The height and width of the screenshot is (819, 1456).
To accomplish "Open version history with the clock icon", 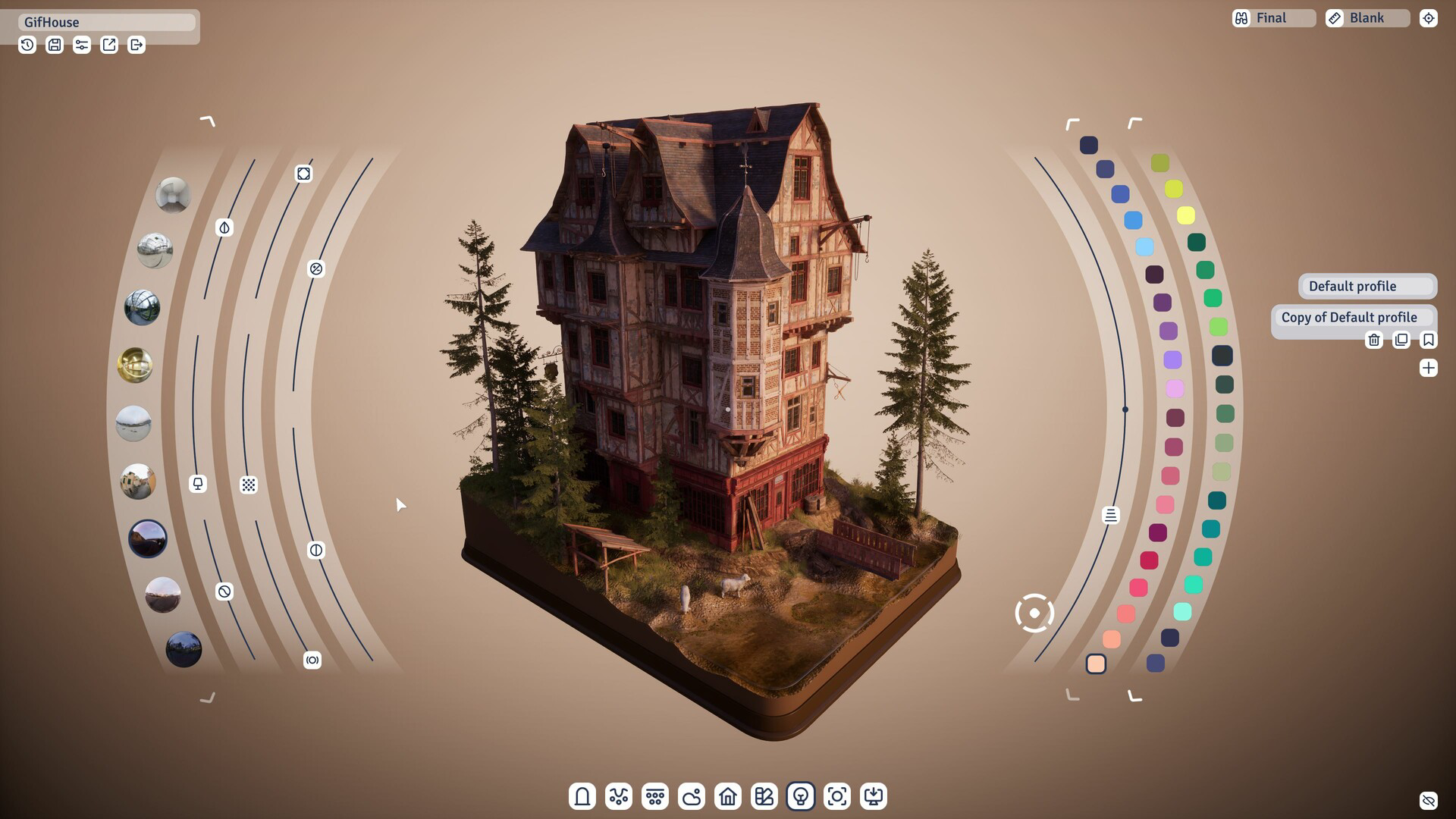I will point(27,45).
